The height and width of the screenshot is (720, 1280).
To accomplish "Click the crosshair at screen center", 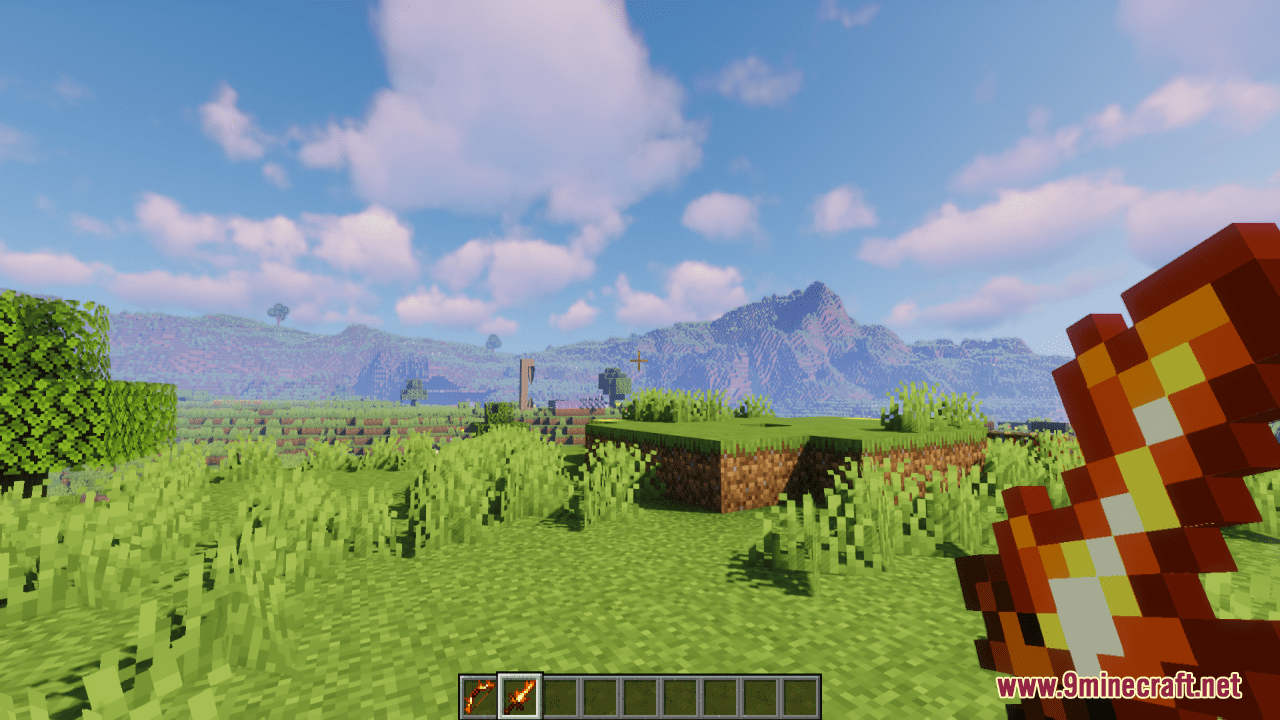I will tap(640, 360).
